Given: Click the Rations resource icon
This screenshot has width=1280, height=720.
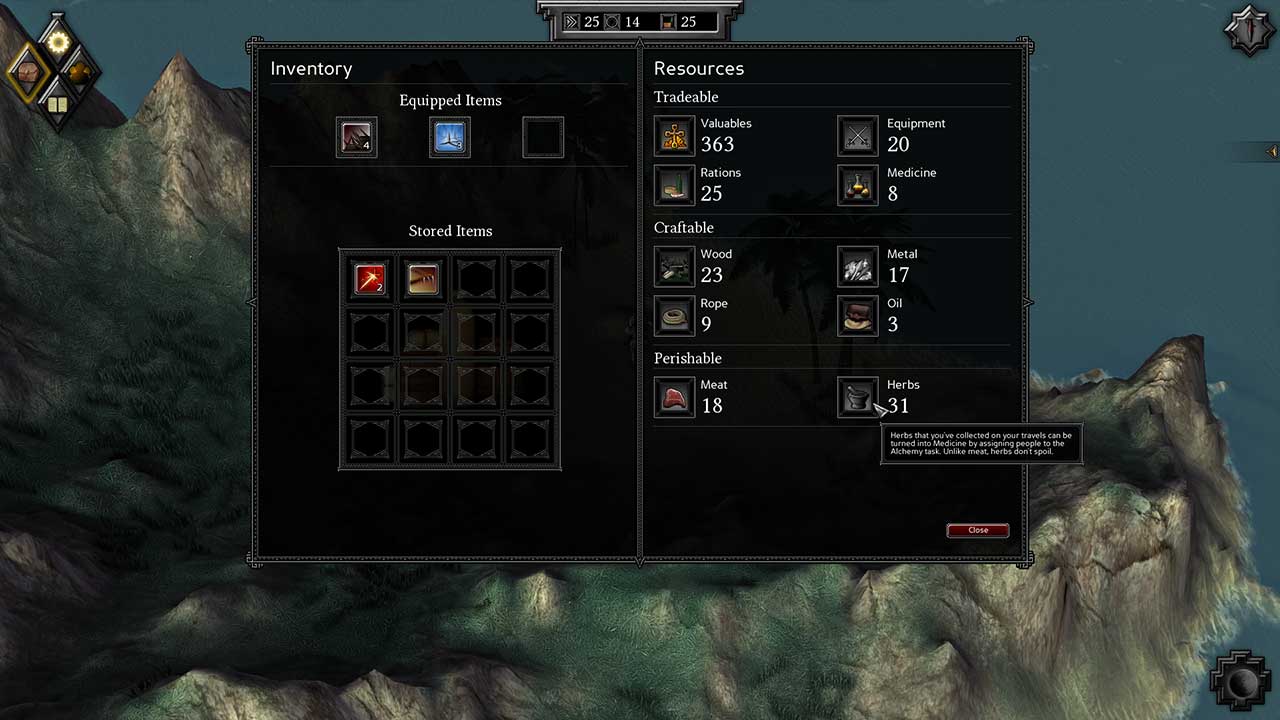Looking at the screenshot, I should (x=674, y=185).
